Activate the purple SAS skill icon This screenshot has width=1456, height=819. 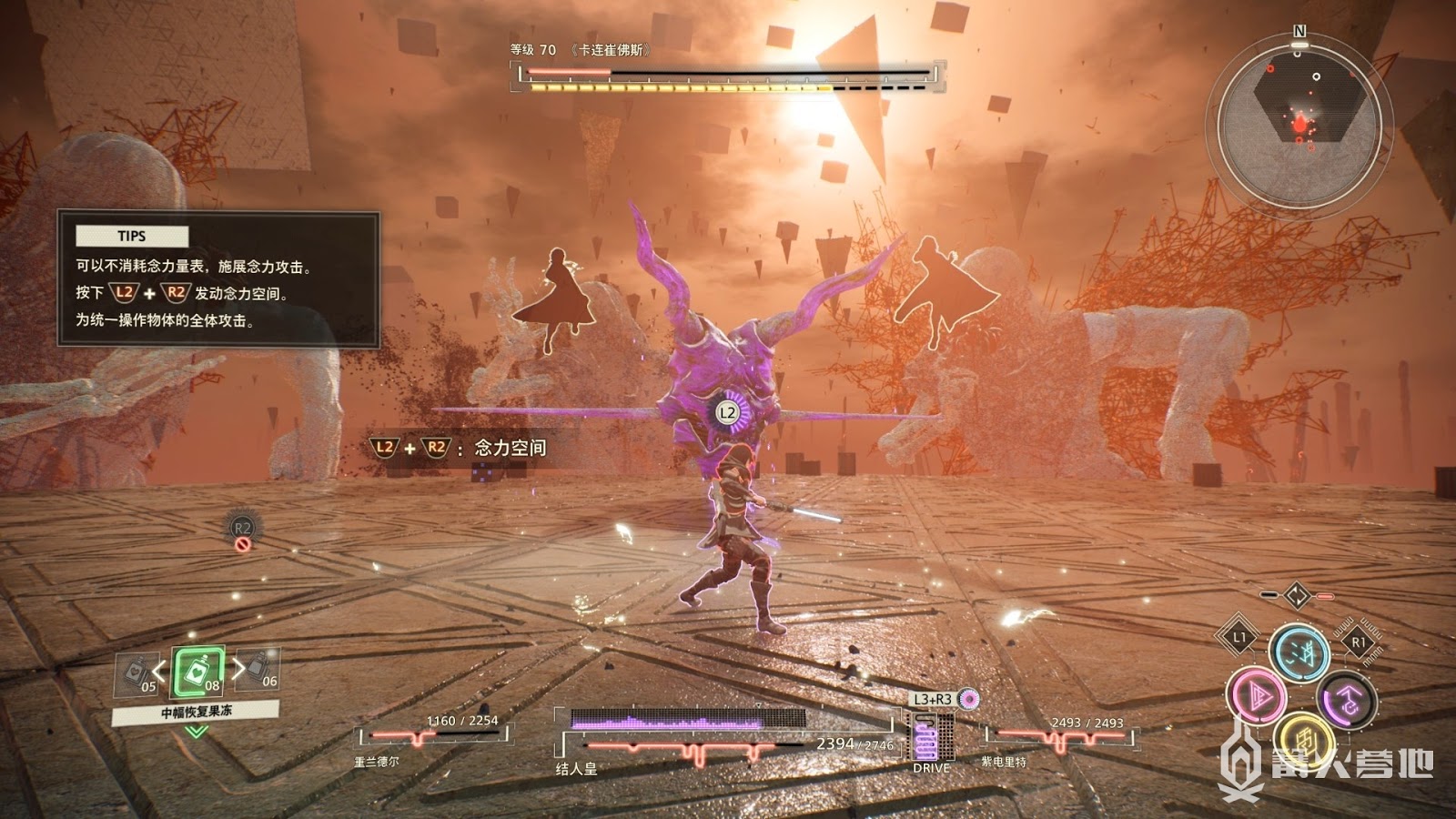coord(1346,700)
